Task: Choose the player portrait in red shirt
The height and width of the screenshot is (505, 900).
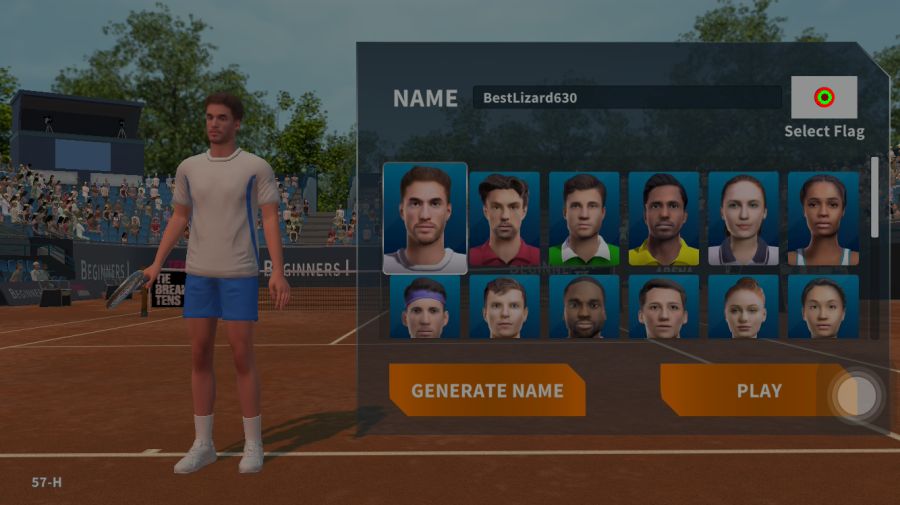Action: click(504, 218)
